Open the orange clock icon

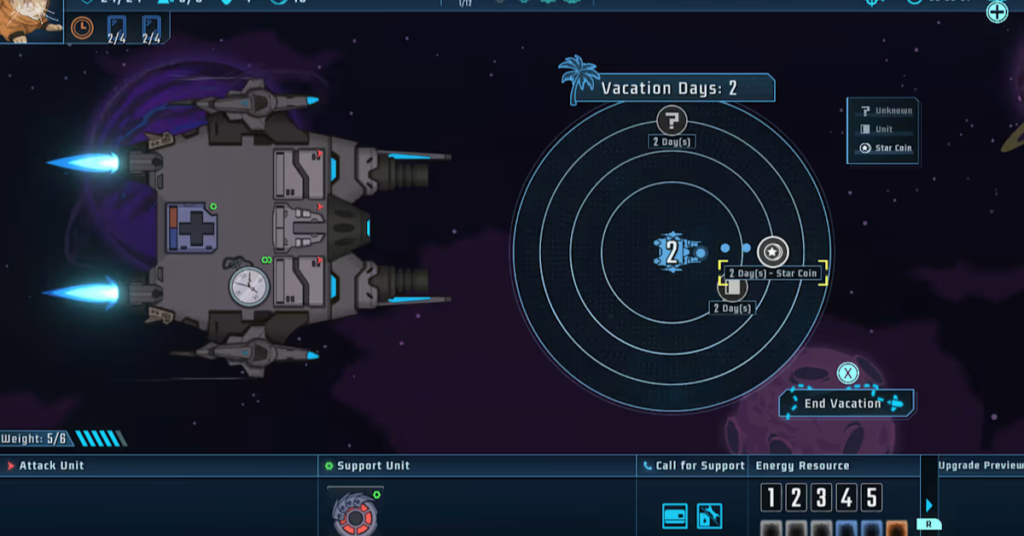[x=82, y=28]
